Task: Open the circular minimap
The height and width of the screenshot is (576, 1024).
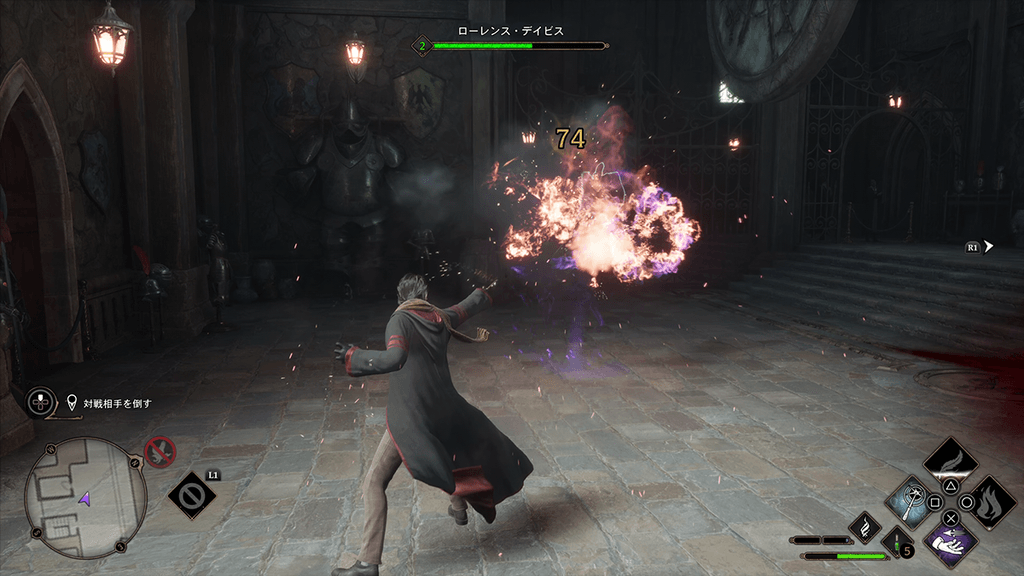Action: click(x=85, y=498)
